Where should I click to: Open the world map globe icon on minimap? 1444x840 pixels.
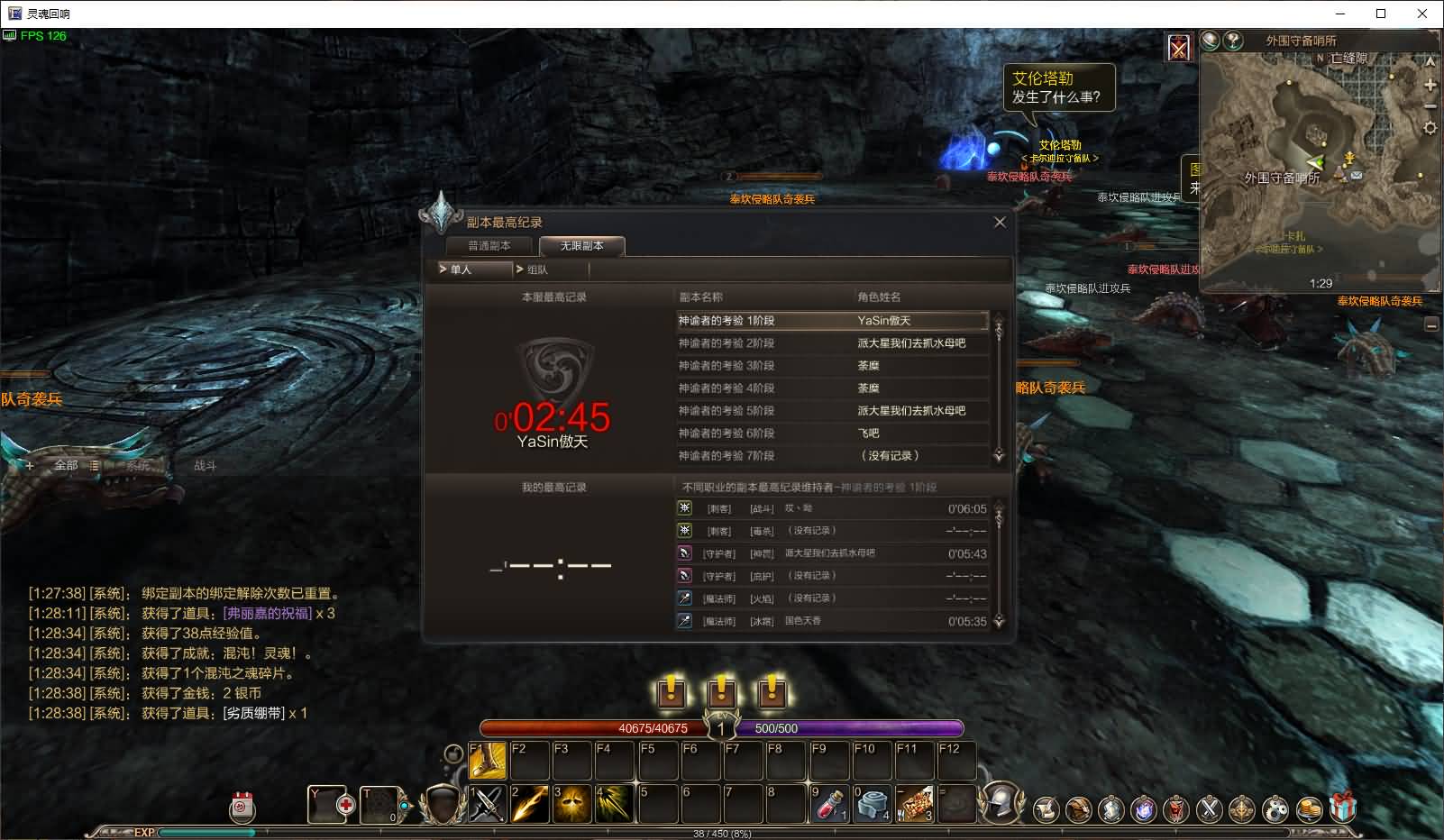coord(1209,41)
